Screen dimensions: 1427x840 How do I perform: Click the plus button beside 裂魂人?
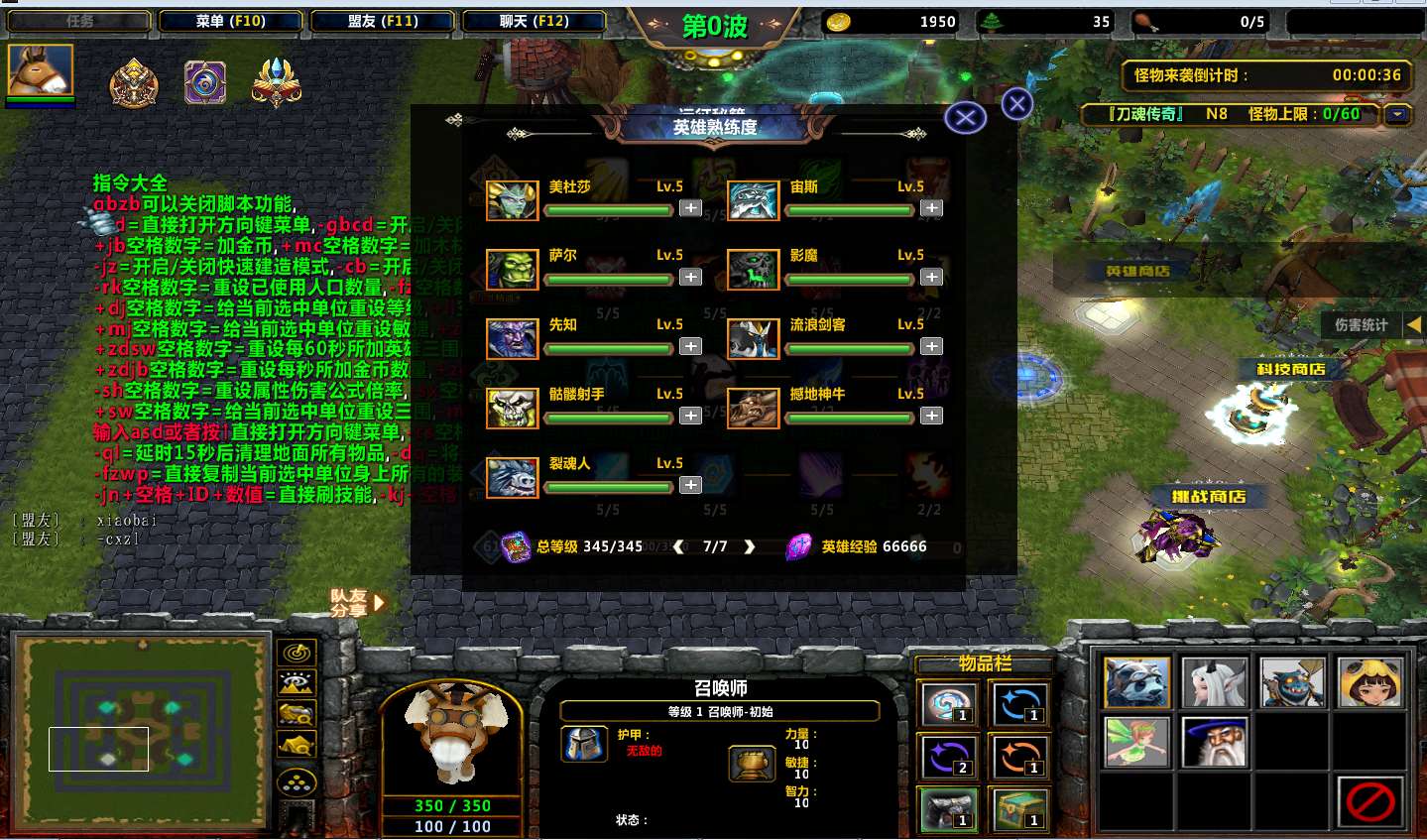[x=690, y=485]
